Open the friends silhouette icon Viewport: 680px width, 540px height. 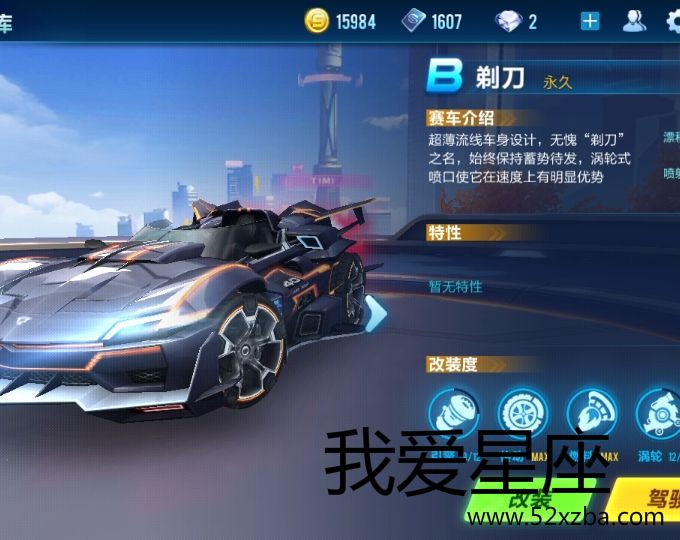point(634,21)
